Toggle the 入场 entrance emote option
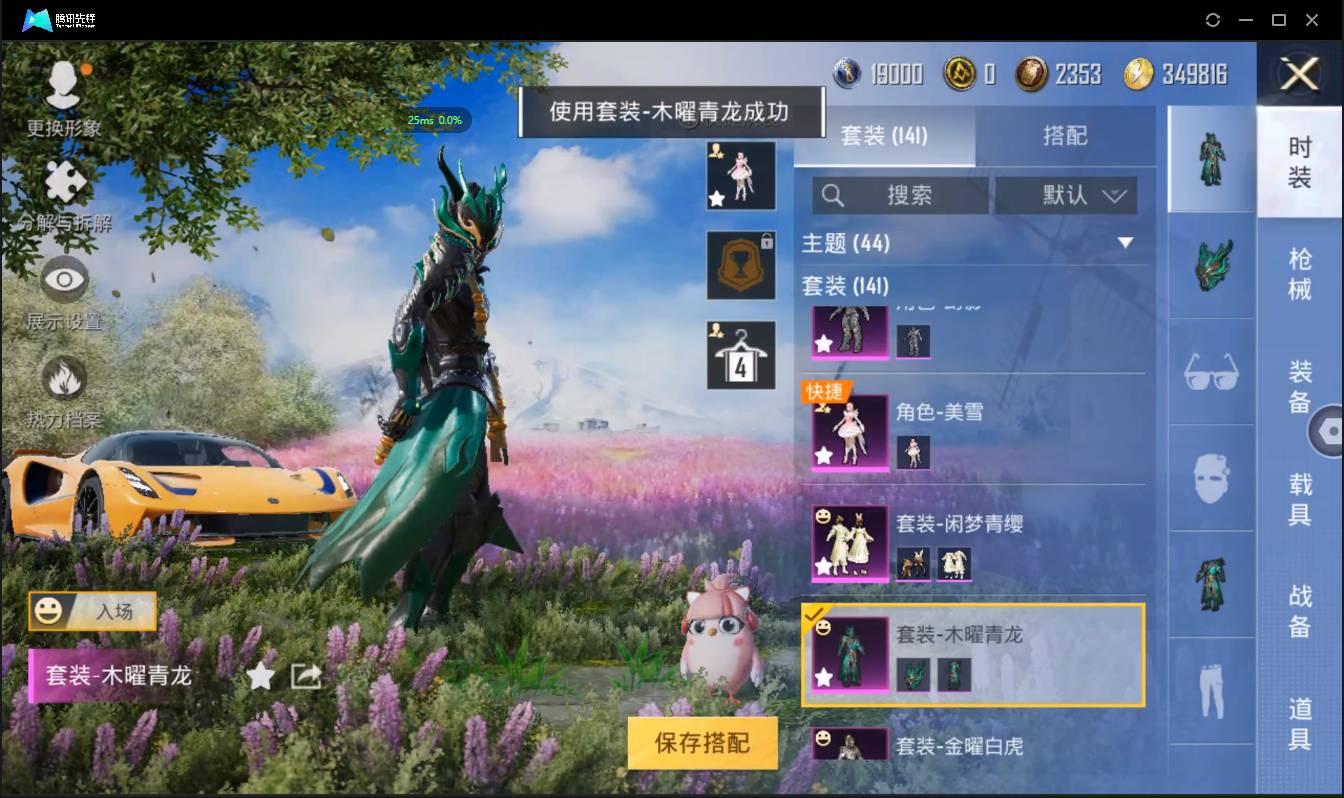This screenshot has width=1344, height=798. pos(92,611)
